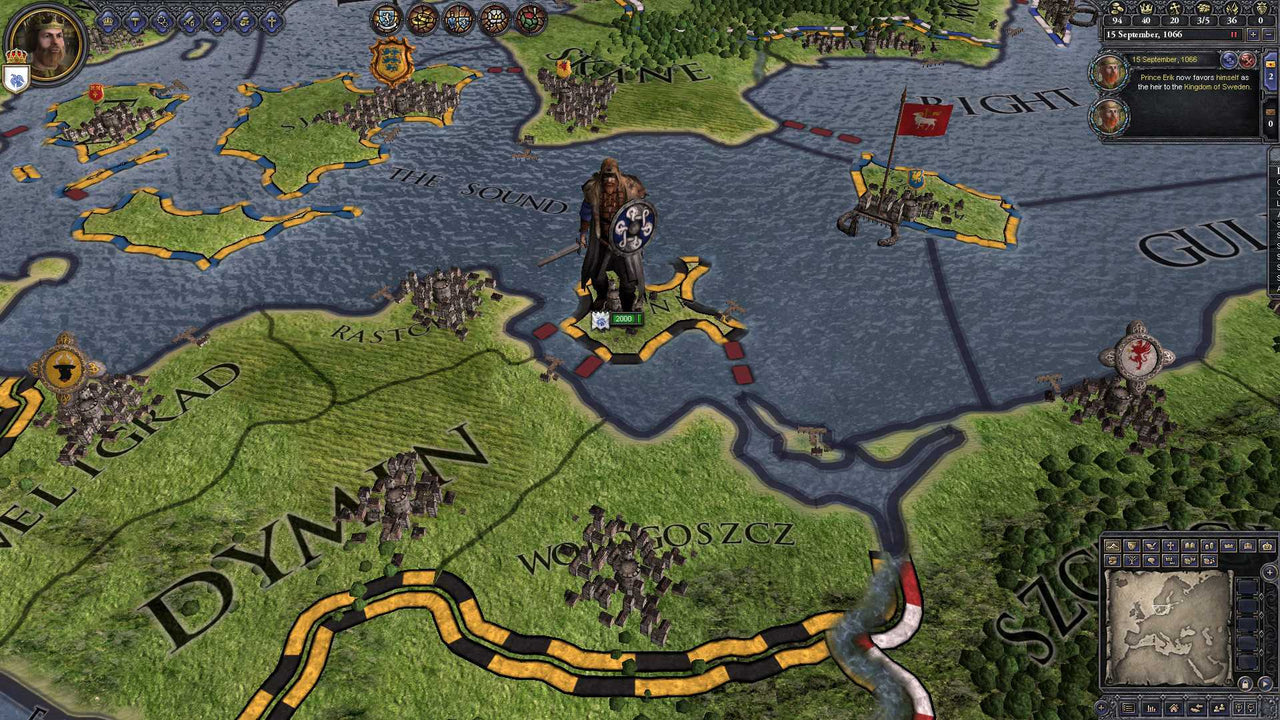Open the Intrigue magnifying-glass icon
Screen dimensions: 1280x720
(162, 20)
